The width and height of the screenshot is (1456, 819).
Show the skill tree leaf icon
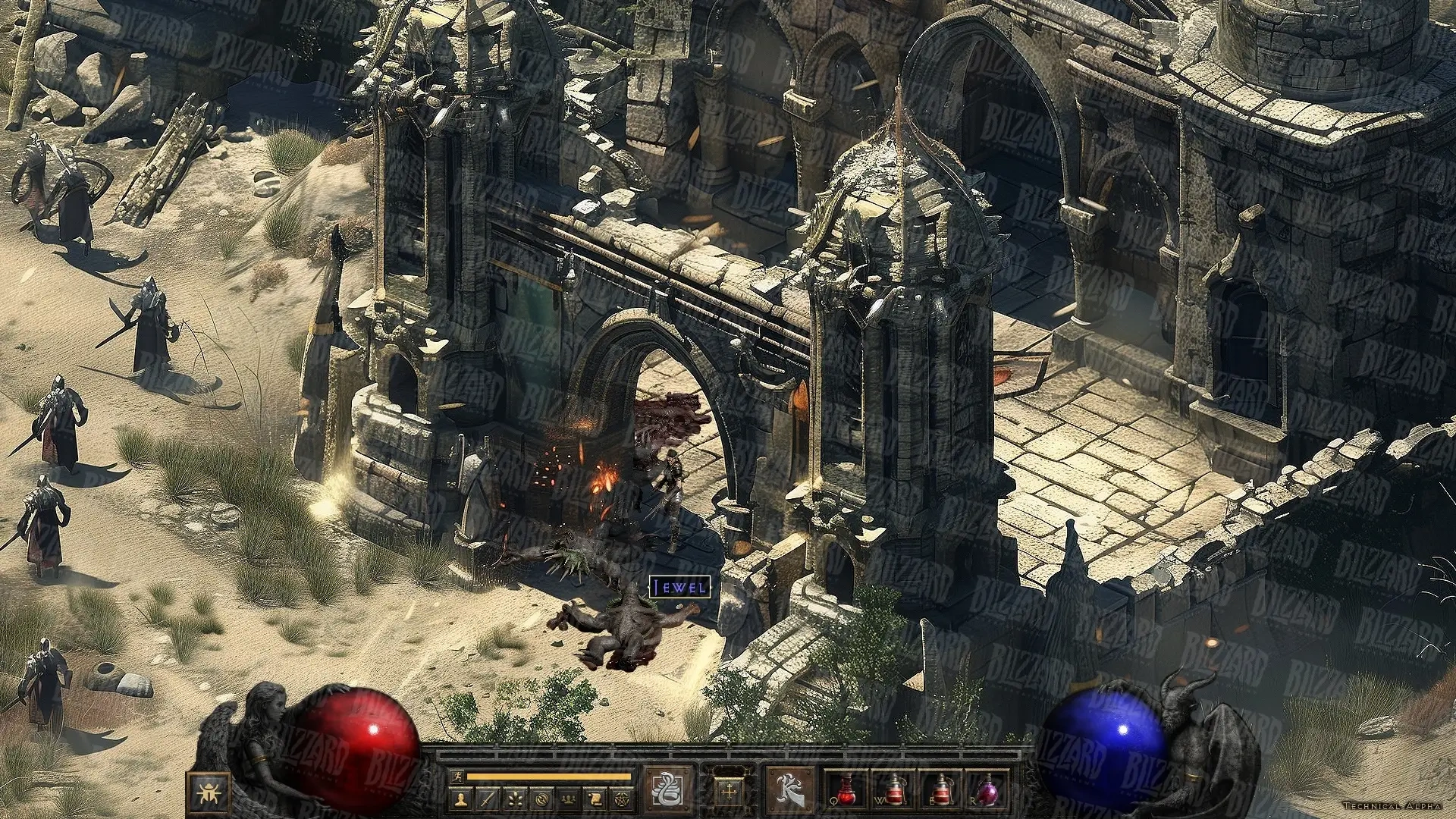click(515, 799)
